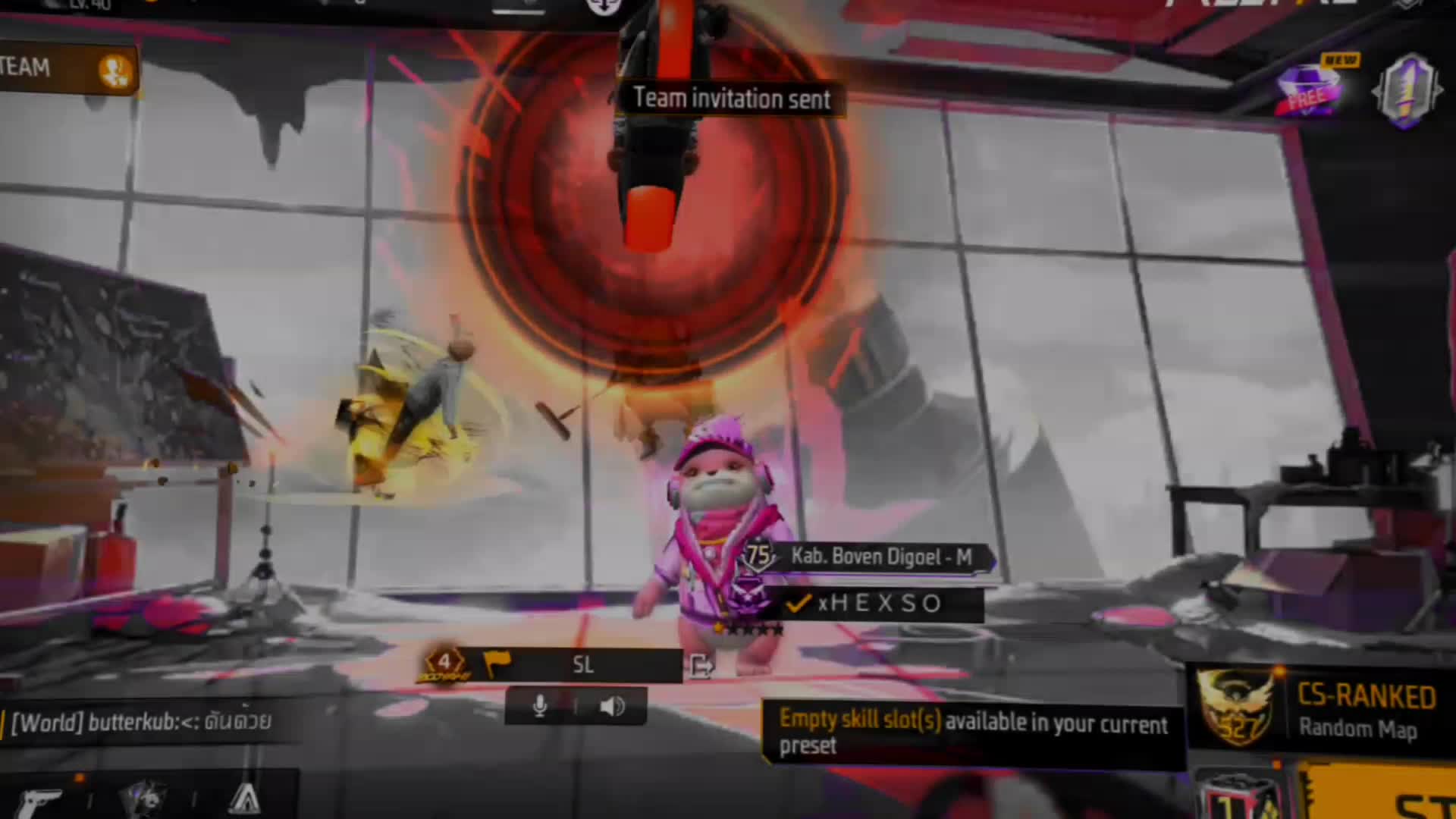Image resolution: width=1456 pixels, height=819 pixels.
Task: Toggle the speaker sound icon
Action: [611, 707]
